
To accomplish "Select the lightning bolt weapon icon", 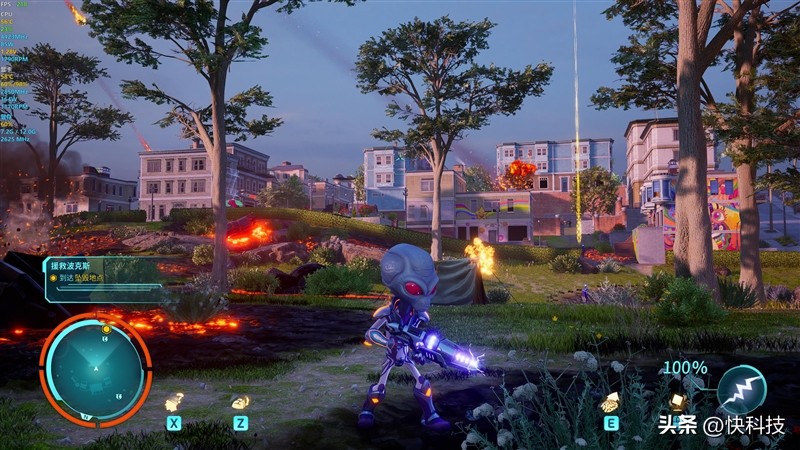I will tap(742, 389).
